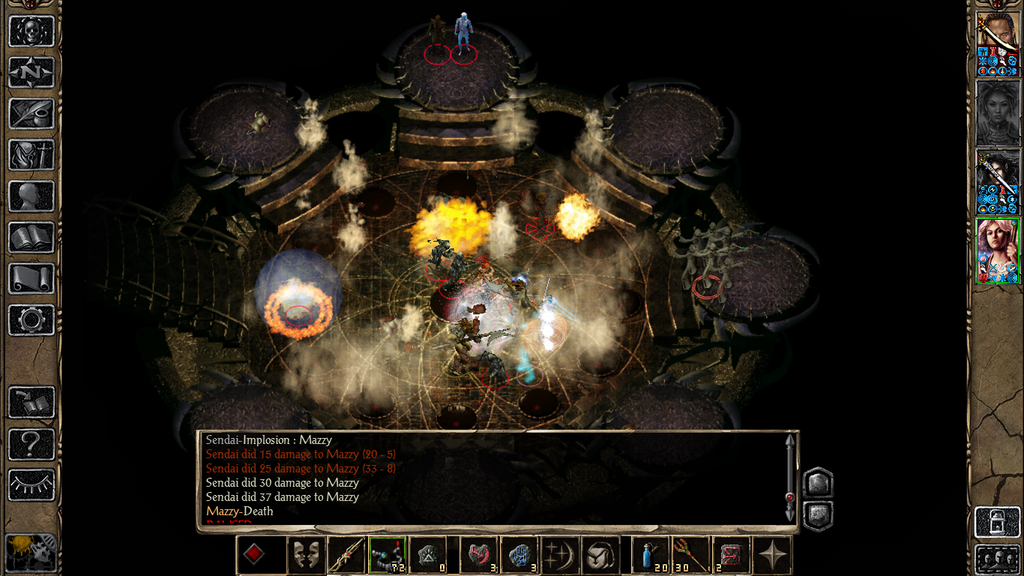Open the character record with the head icon
1024x576 pixels.
tap(31, 196)
